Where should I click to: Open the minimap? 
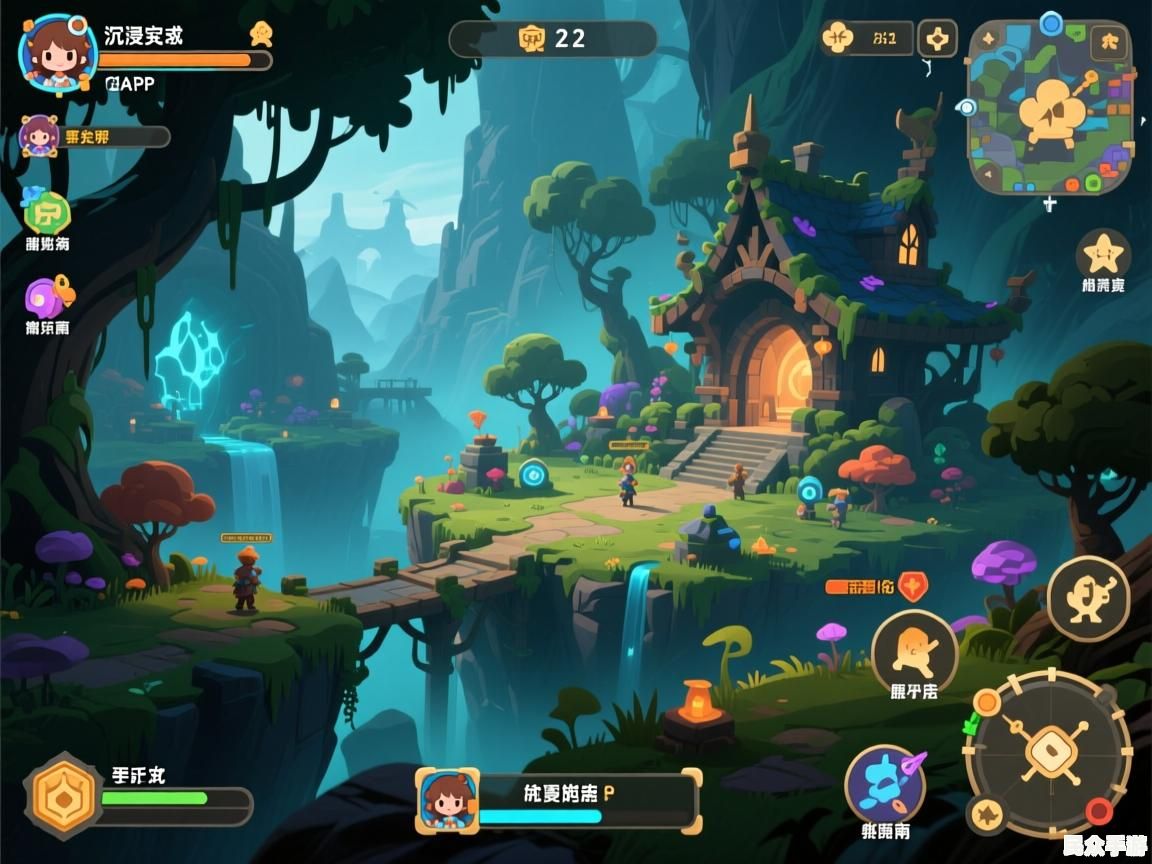click(1050, 108)
